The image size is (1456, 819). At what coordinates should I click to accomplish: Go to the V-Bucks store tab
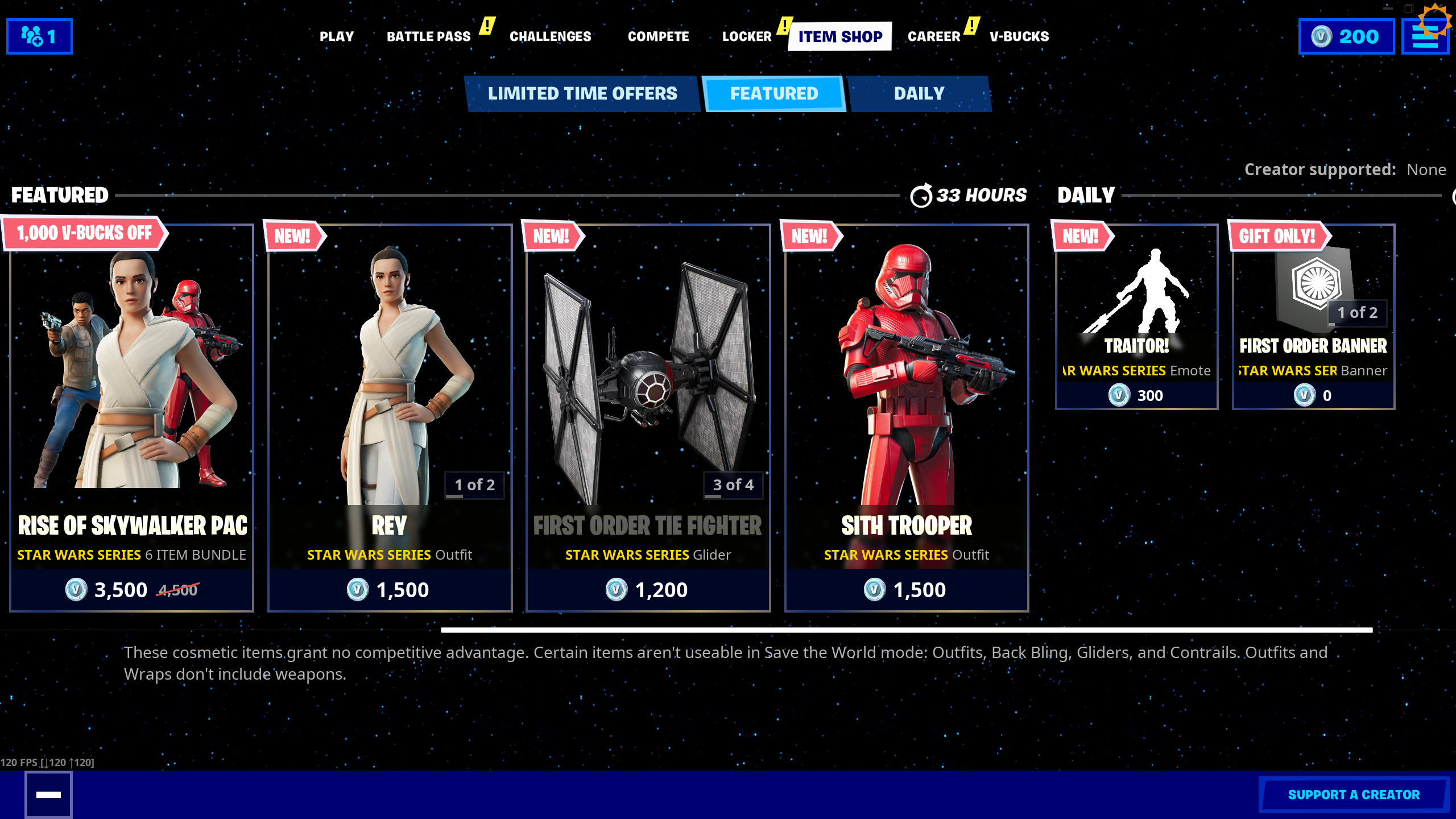[1019, 36]
